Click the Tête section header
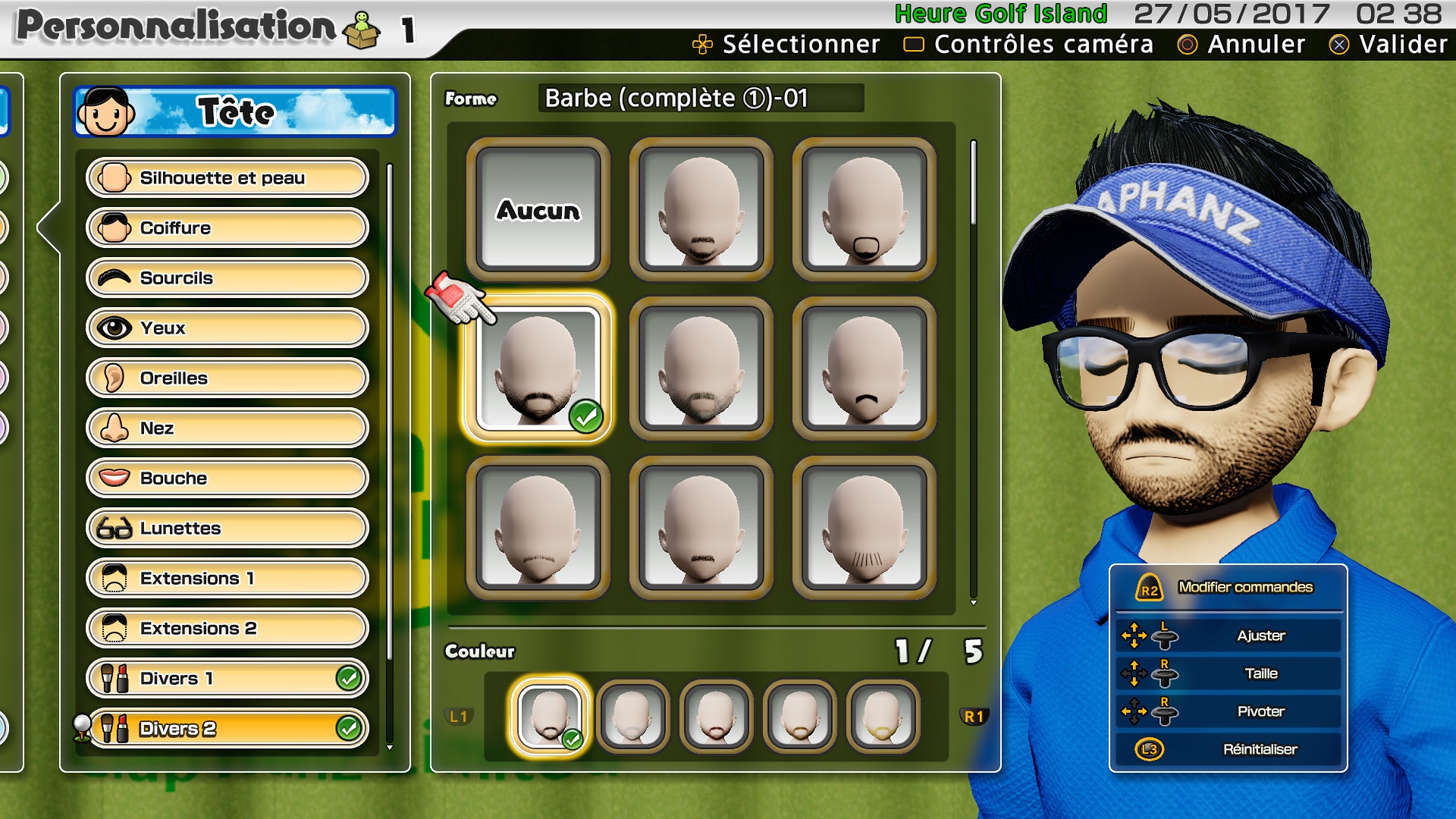 click(235, 112)
